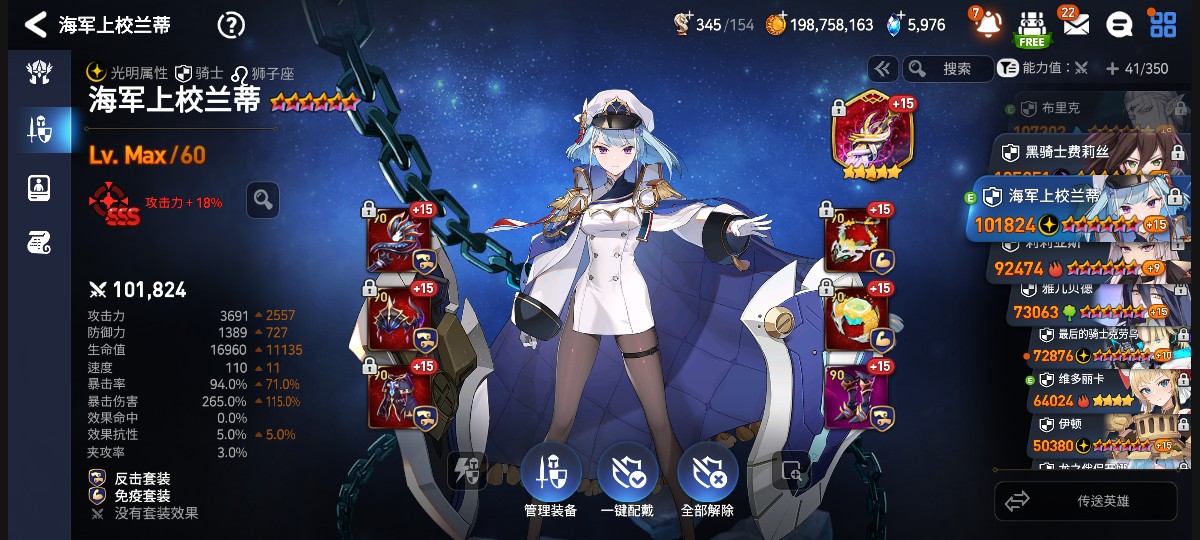Click the magnifier next to SSS rating

pos(263,200)
